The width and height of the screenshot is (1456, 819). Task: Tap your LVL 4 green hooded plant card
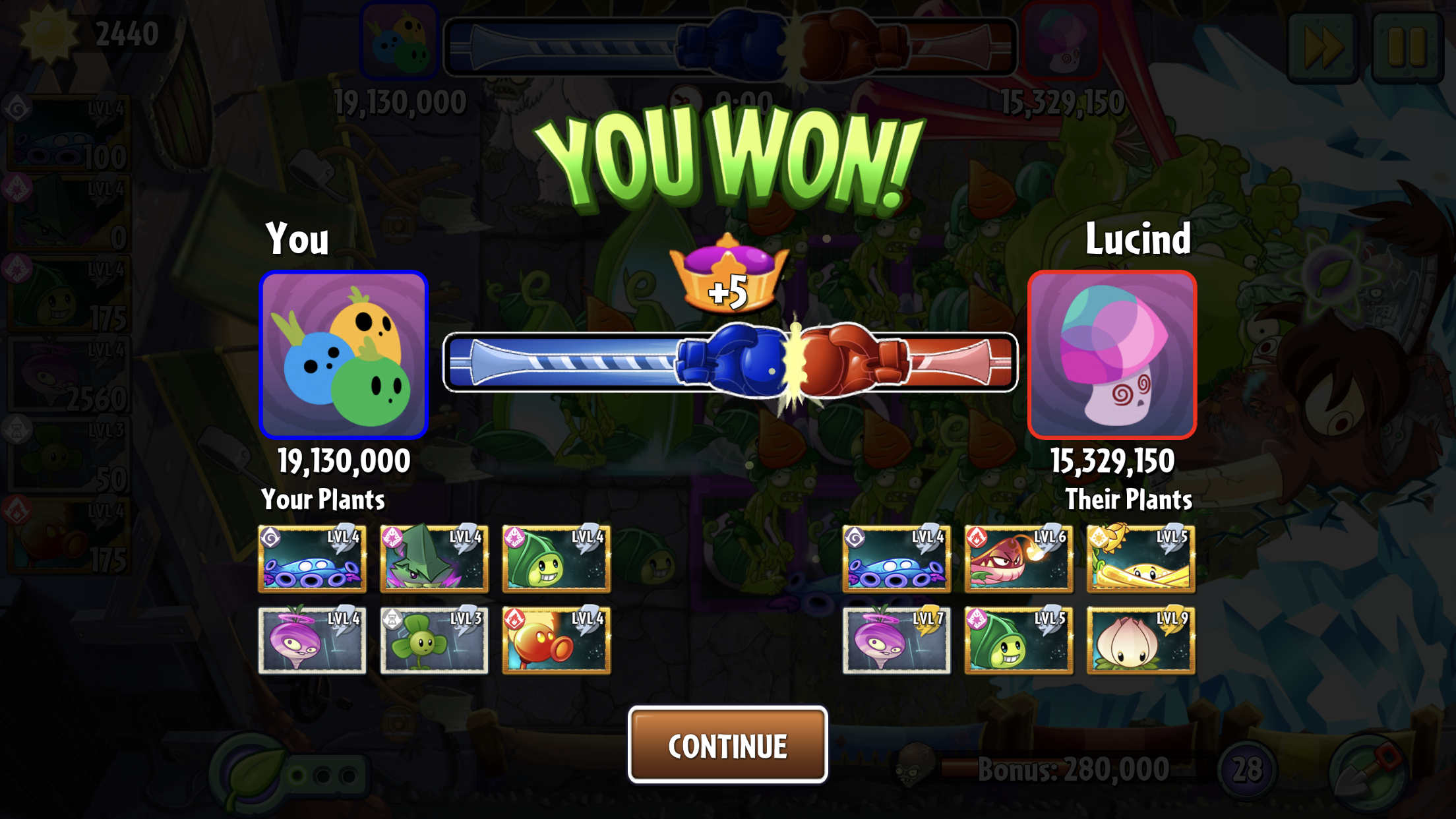(x=556, y=559)
